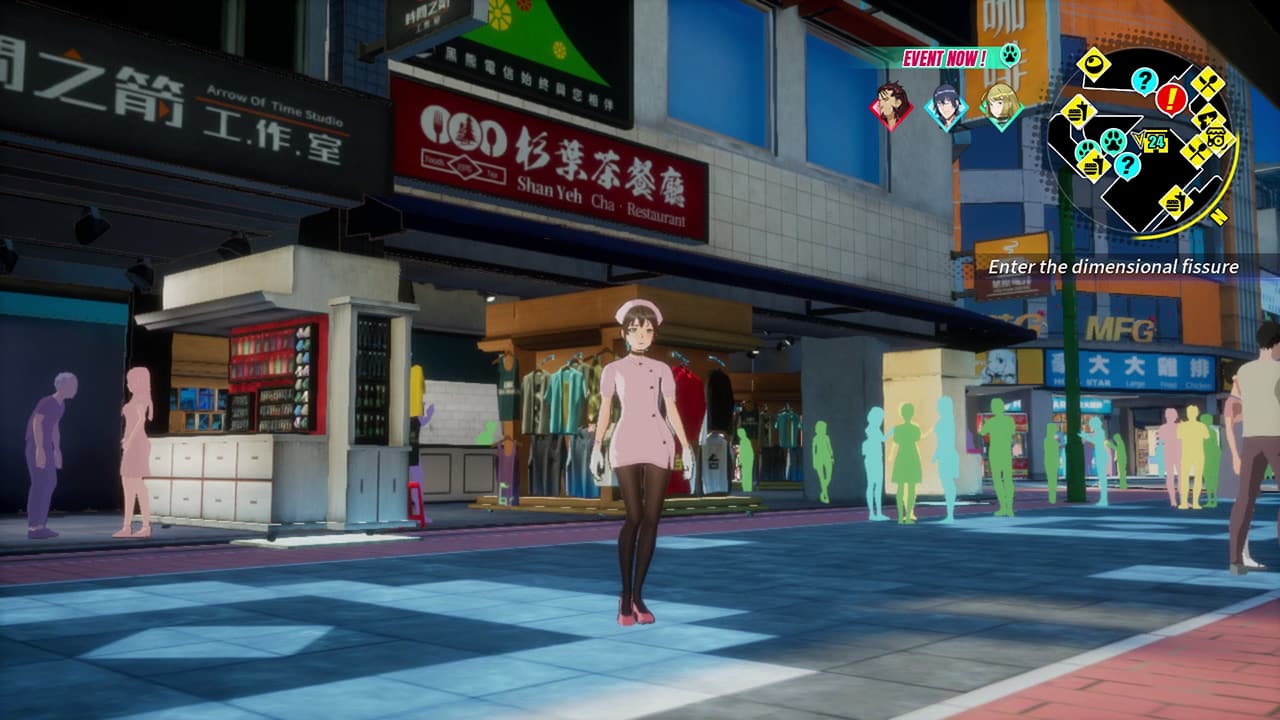Select the cyan question mark marker near the minimap top
Viewport: 1280px width, 720px height.
(x=1145, y=80)
